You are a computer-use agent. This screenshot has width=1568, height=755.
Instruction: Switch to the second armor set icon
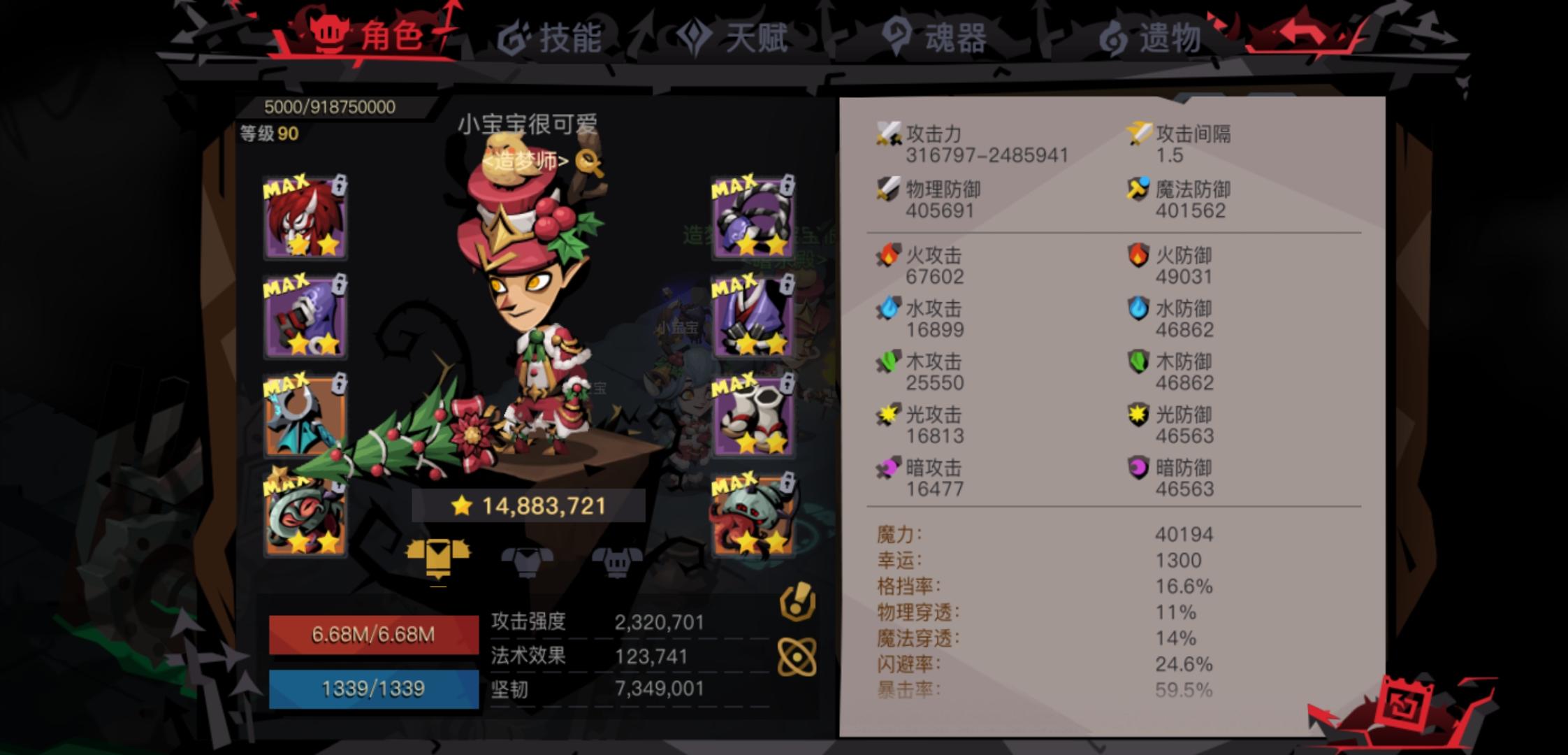point(529,559)
